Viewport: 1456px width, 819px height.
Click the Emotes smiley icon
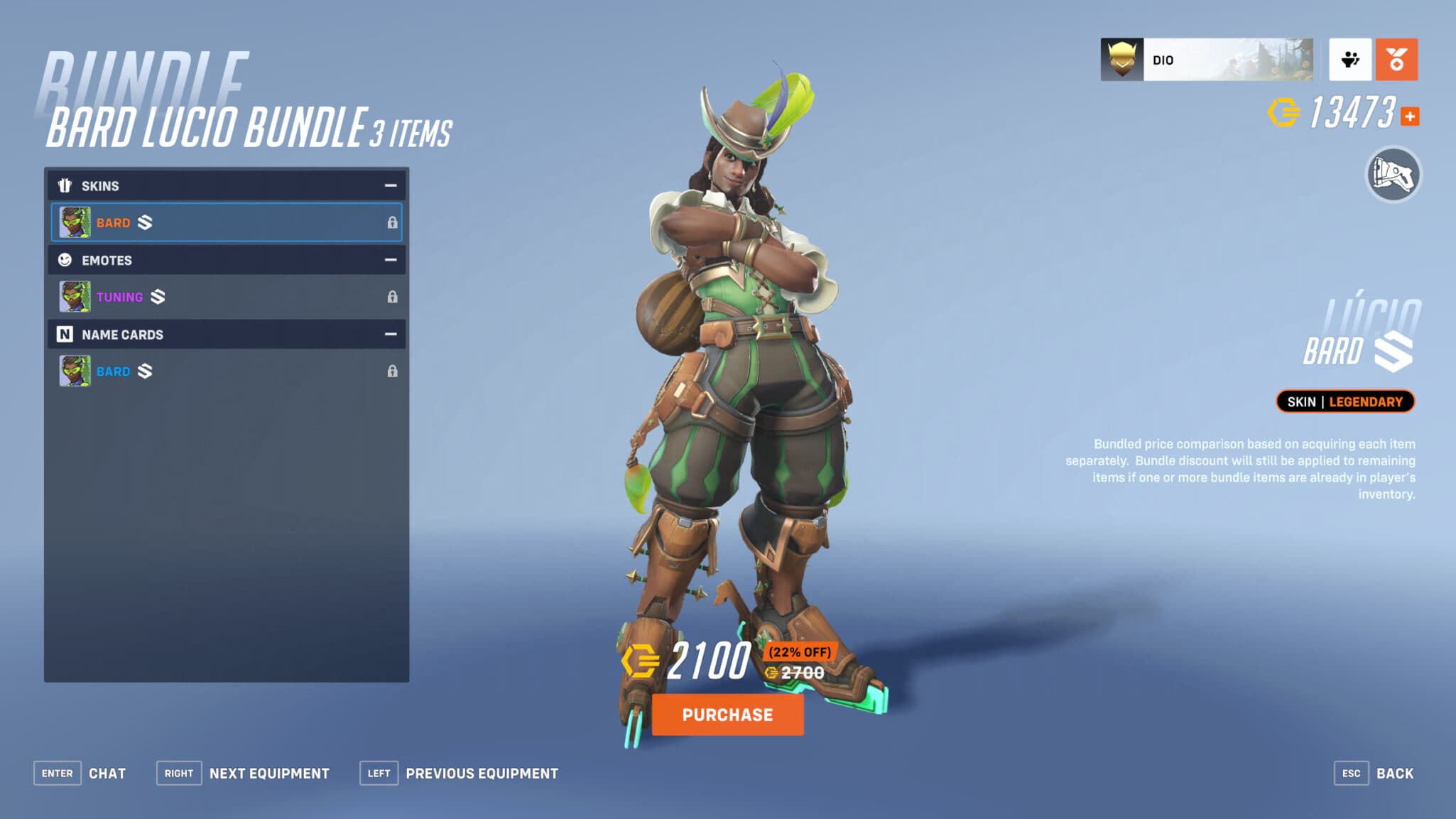pyautogui.click(x=65, y=260)
